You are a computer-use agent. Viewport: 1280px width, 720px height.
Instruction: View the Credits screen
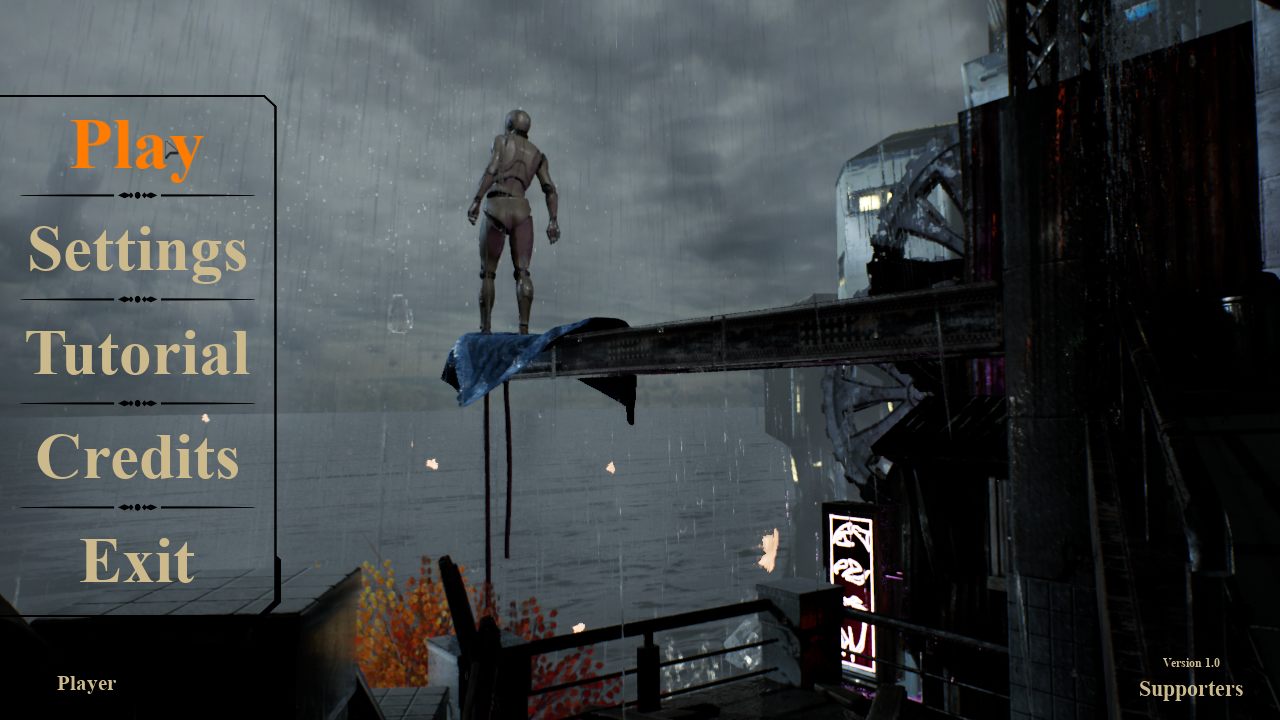point(137,457)
